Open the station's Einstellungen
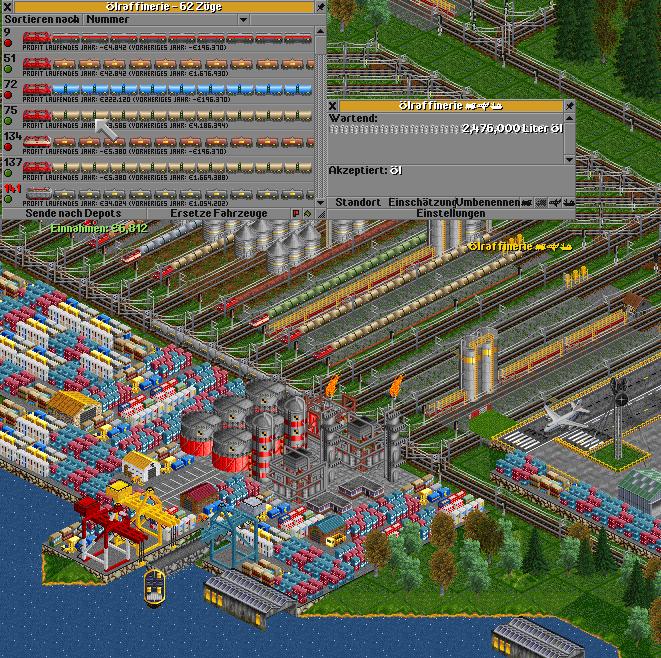The height and width of the screenshot is (658, 661). [x=450, y=214]
